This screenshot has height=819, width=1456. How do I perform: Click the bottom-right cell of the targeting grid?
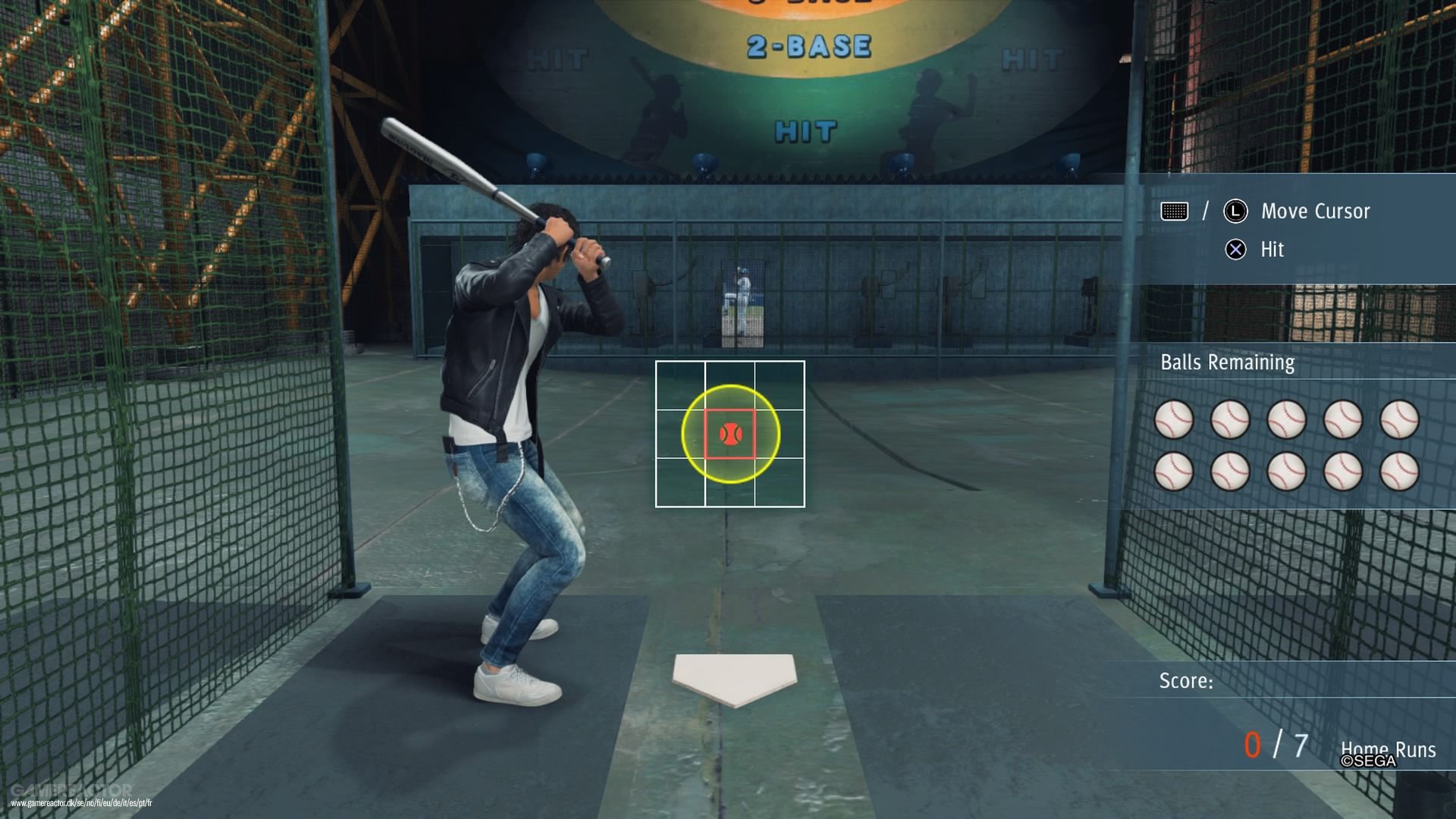pyautogui.click(x=780, y=485)
